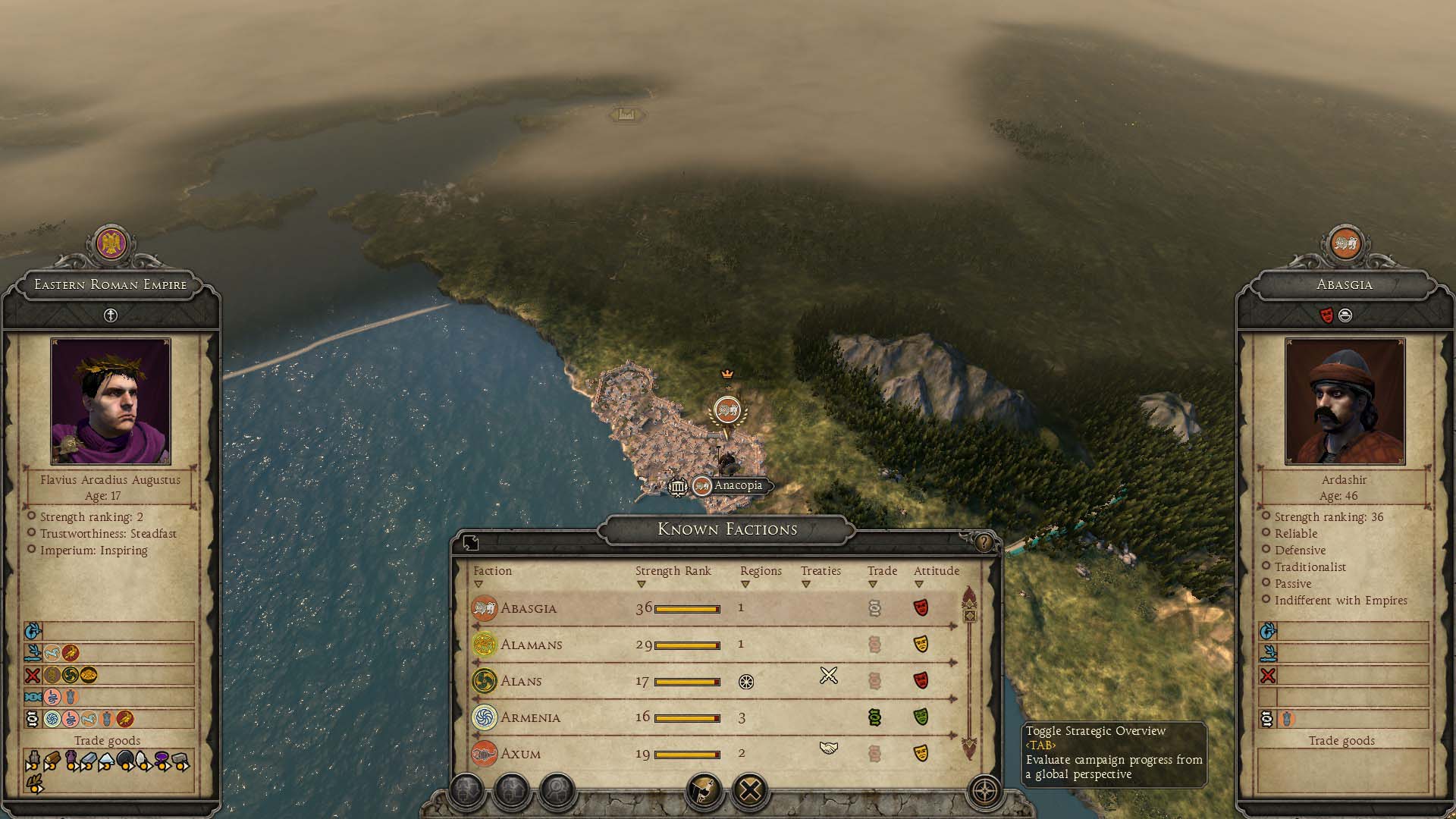Screen dimensions: 1456x819
Task: Click the magnifying glass button
Action: (x=557, y=791)
